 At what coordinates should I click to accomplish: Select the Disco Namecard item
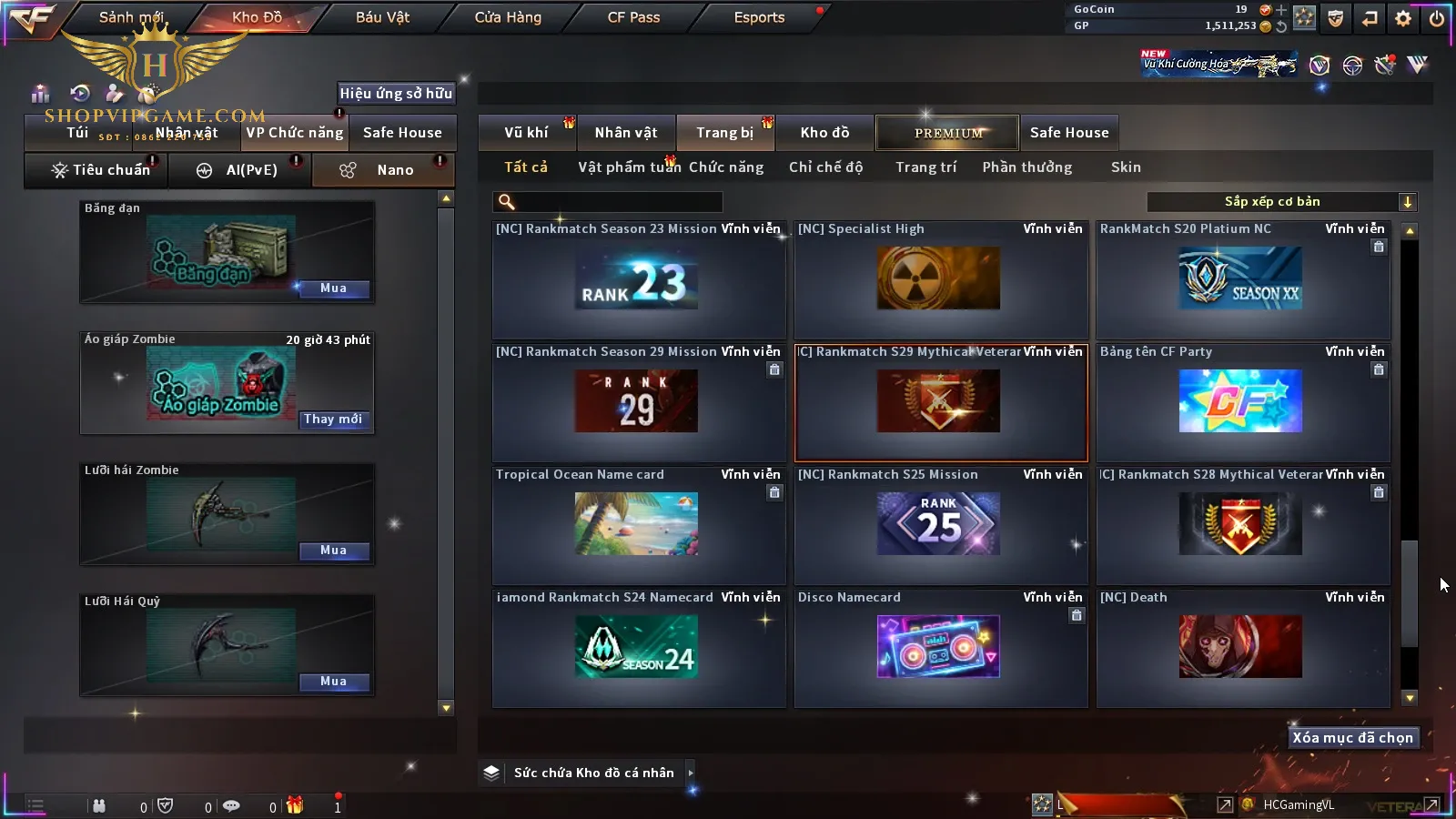coord(938,647)
